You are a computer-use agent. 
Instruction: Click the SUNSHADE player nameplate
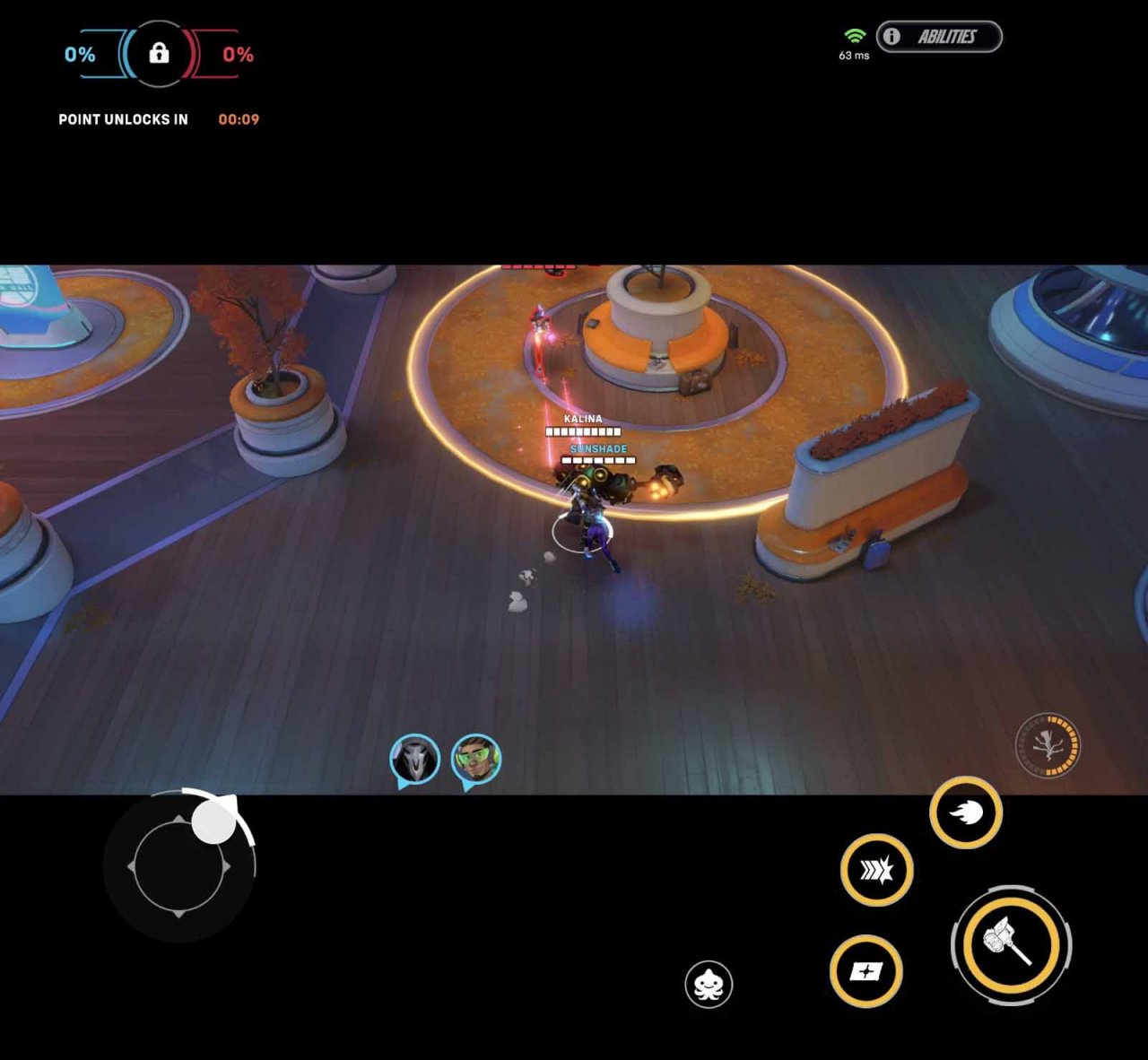pyautogui.click(x=597, y=447)
